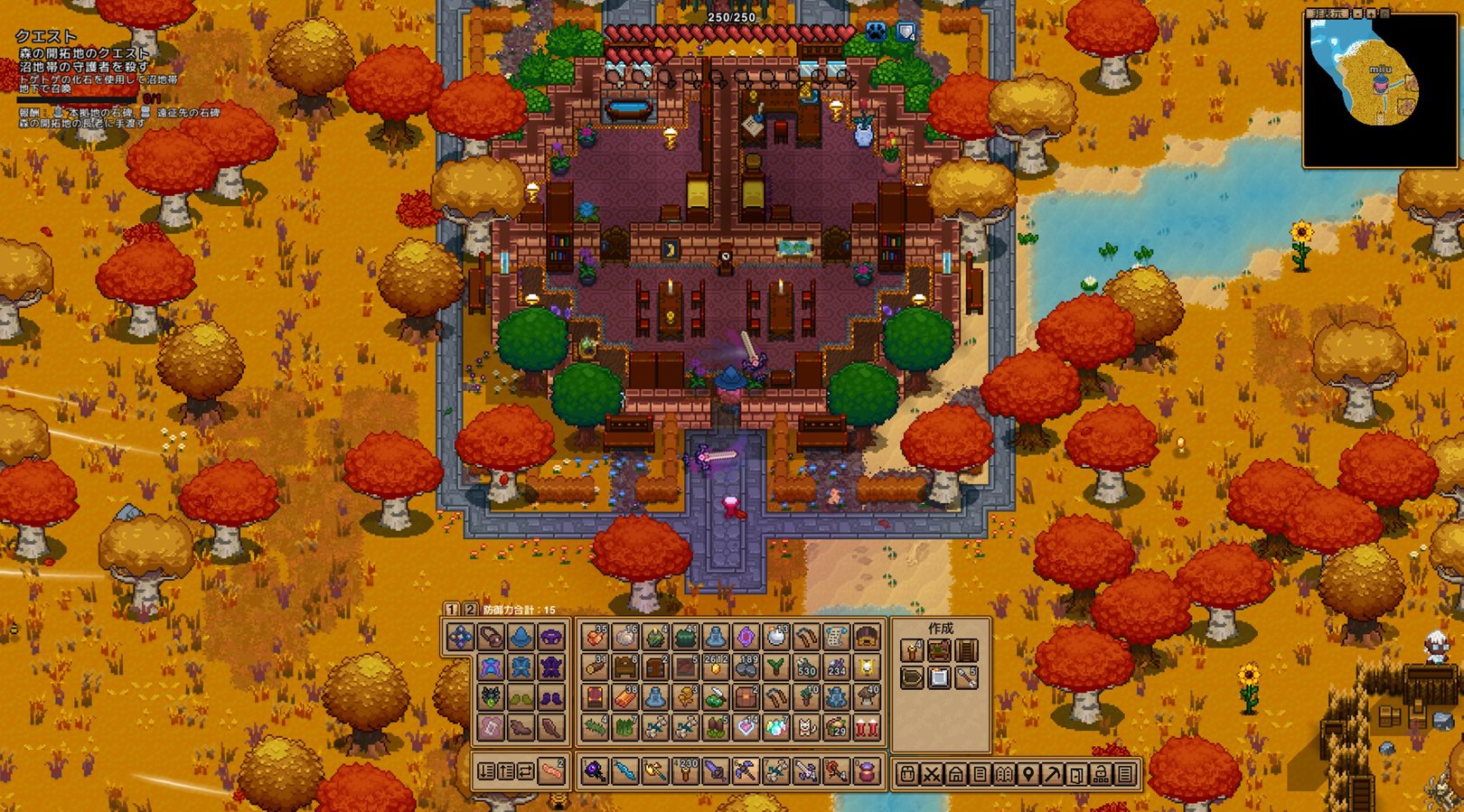Craft the ladder recipe in crafting panel
Screen dimensions: 1464x812
click(x=966, y=650)
